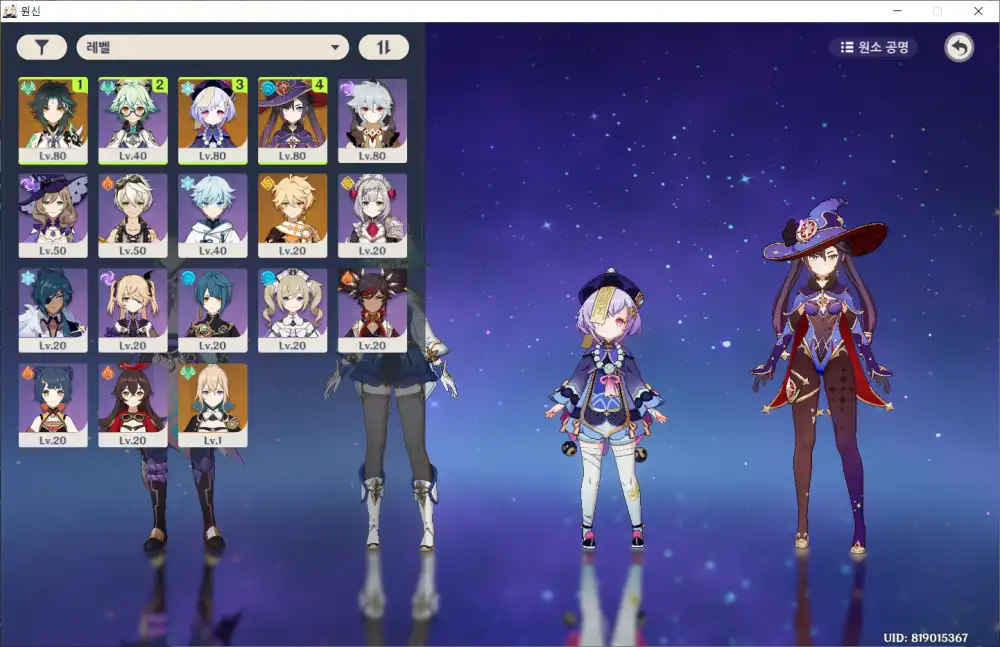This screenshot has width=1000, height=647.
Task: Select Fischl's character card
Action: tap(133, 310)
